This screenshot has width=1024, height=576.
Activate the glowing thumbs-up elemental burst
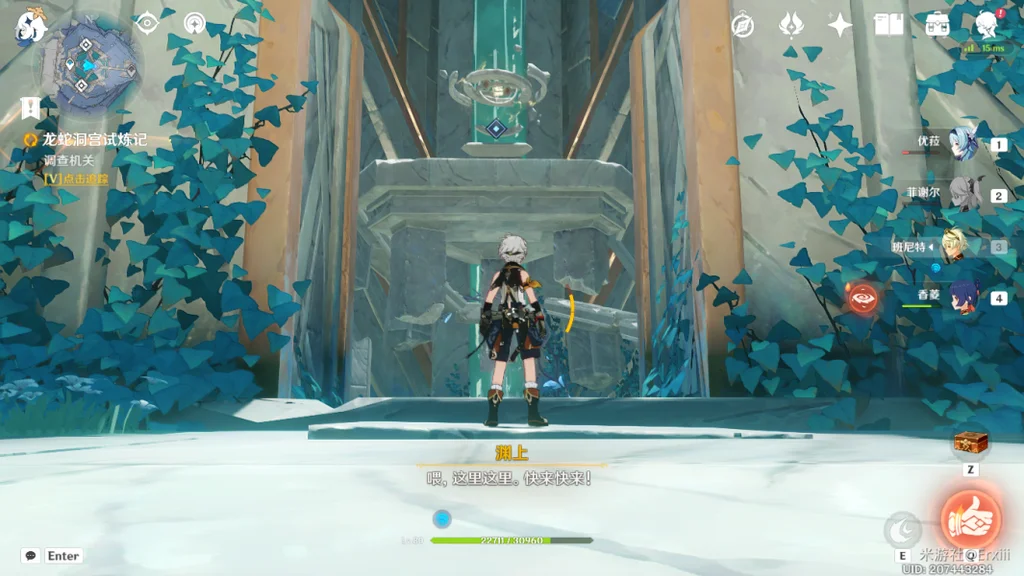(x=970, y=516)
